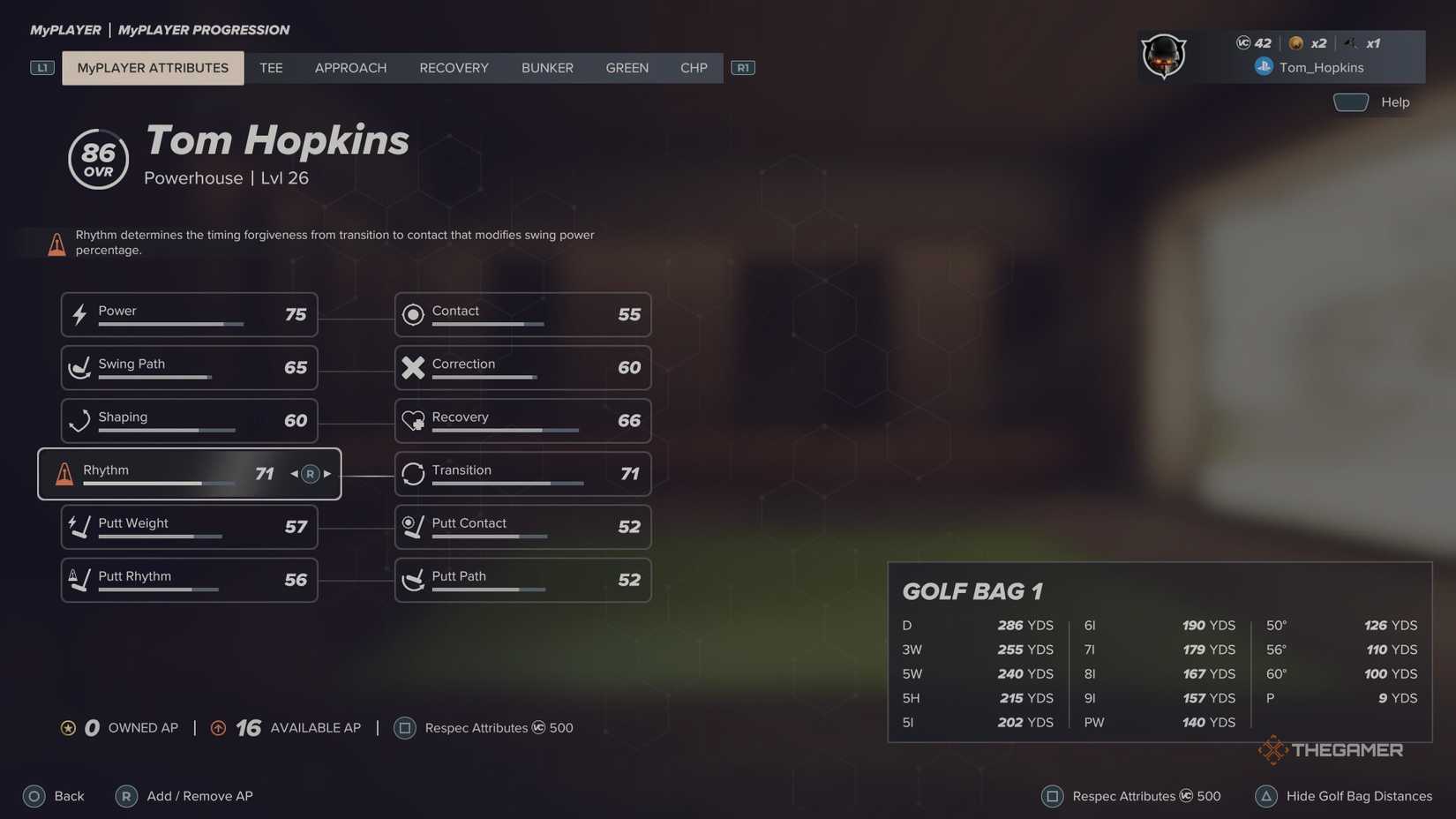
Task: Toggle the Putt Weight attribute selection
Action: pos(189,527)
